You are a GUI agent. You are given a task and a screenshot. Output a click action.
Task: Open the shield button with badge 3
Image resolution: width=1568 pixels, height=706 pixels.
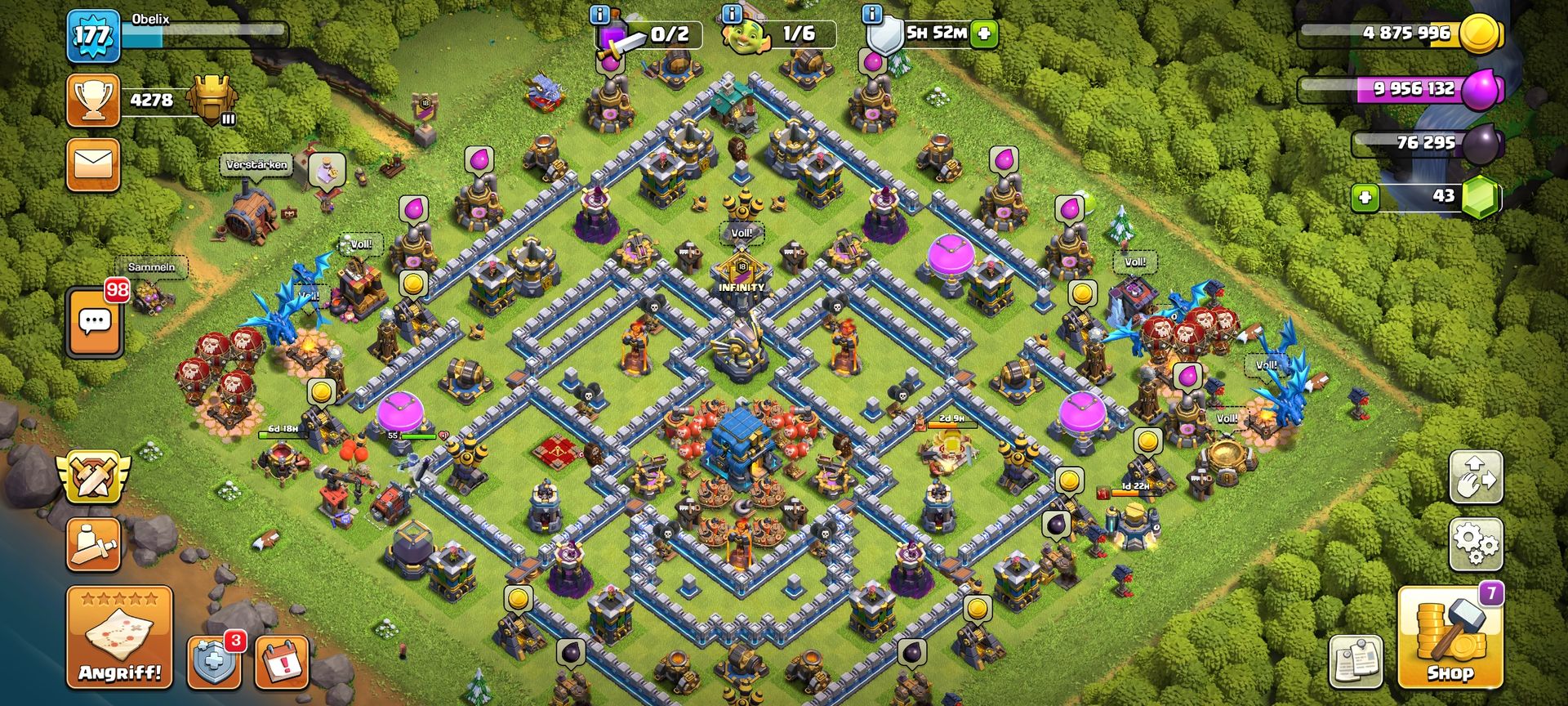pos(214,661)
